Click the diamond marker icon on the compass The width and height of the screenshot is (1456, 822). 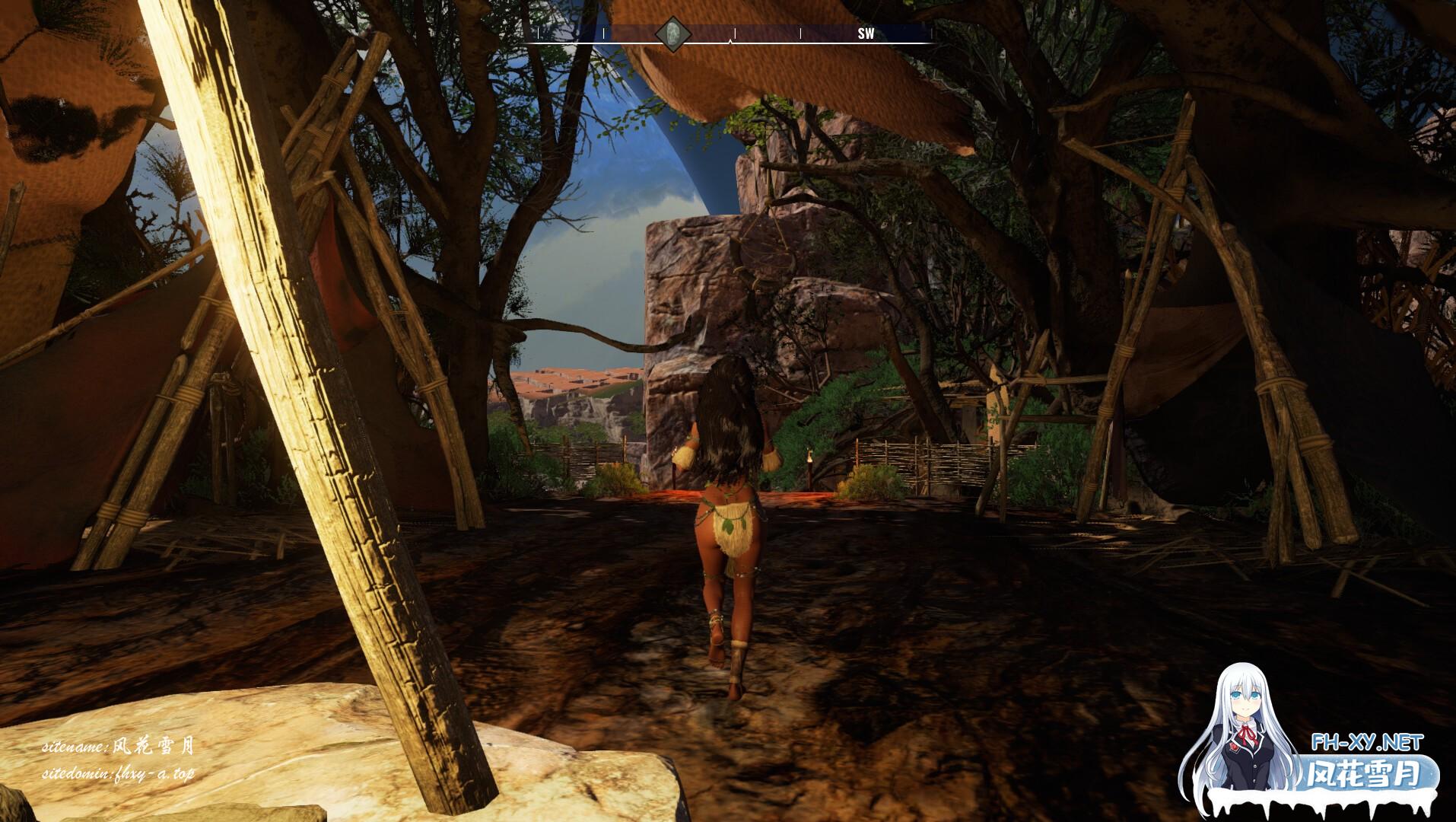tap(673, 33)
